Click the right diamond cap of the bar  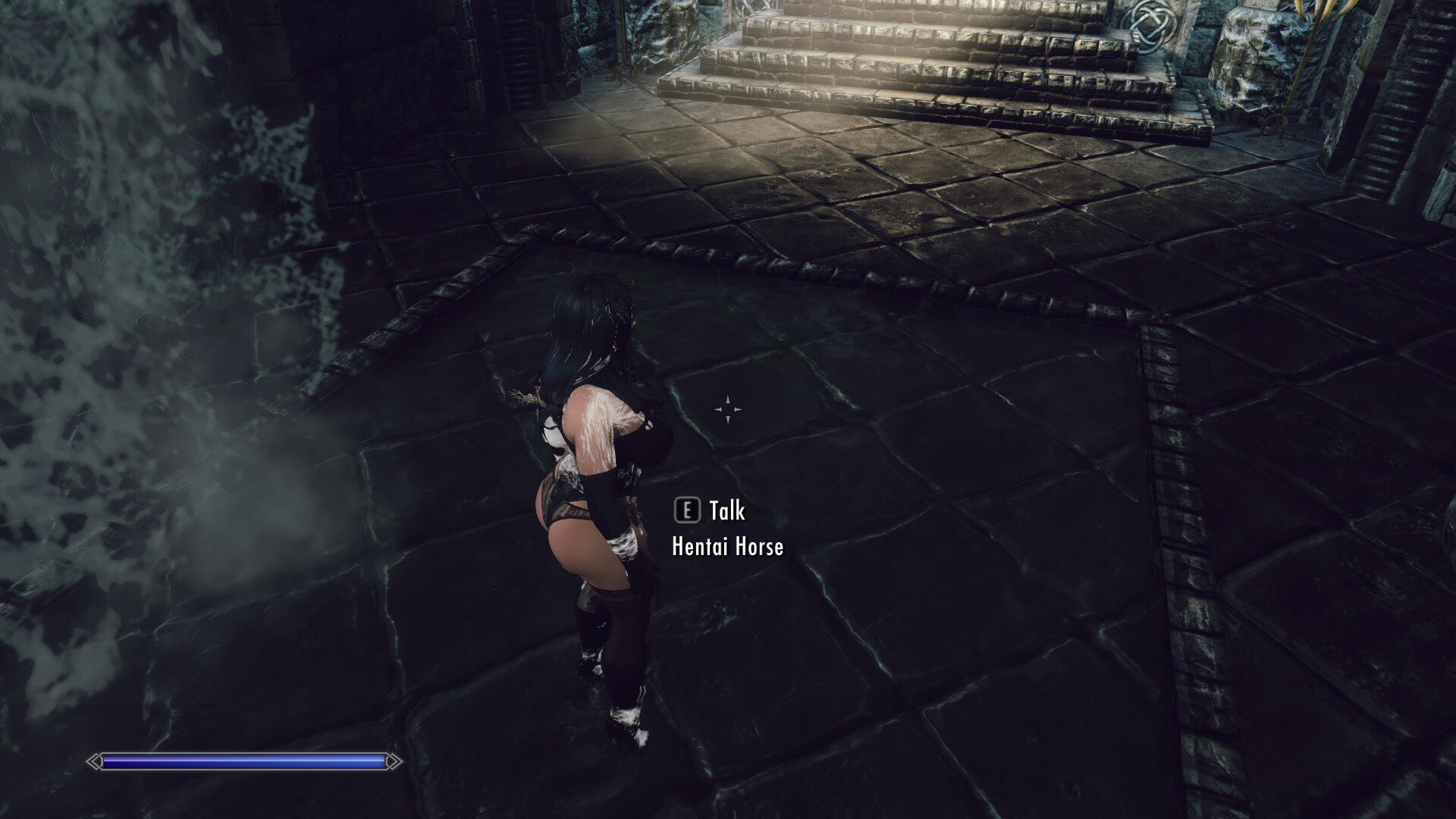click(394, 761)
